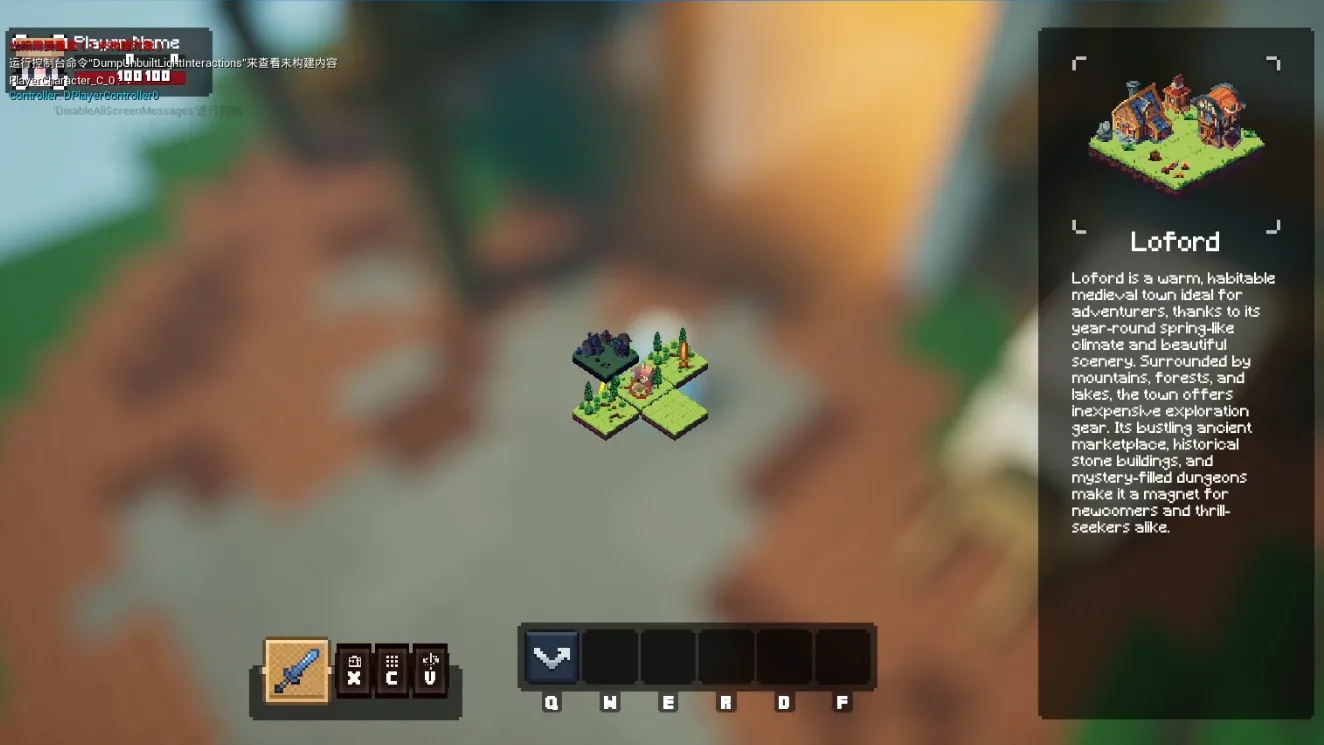Click the empty R hotbar slot
1324x745 pixels.
pyautogui.click(x=726, y=657)
